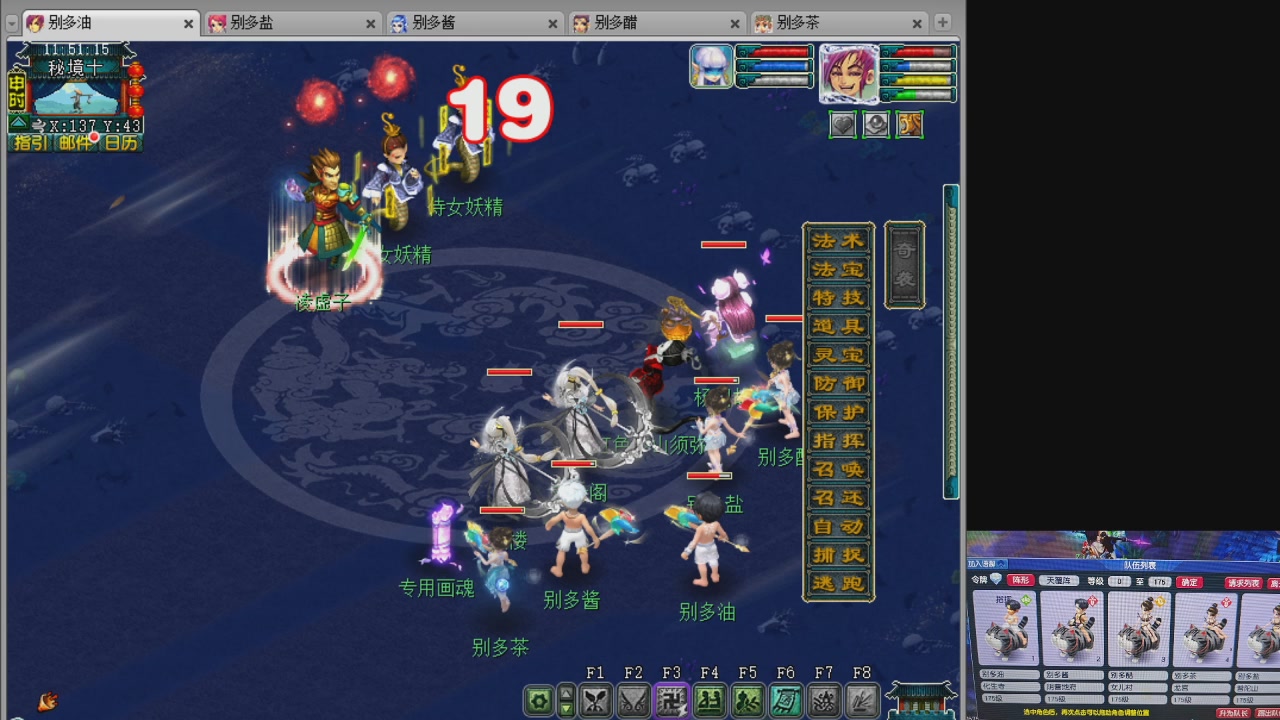The height and width of the screenshot is (720, 1280).
Task: Click the F6 teal scroll skill icon
Action: (x=786, y=700)
